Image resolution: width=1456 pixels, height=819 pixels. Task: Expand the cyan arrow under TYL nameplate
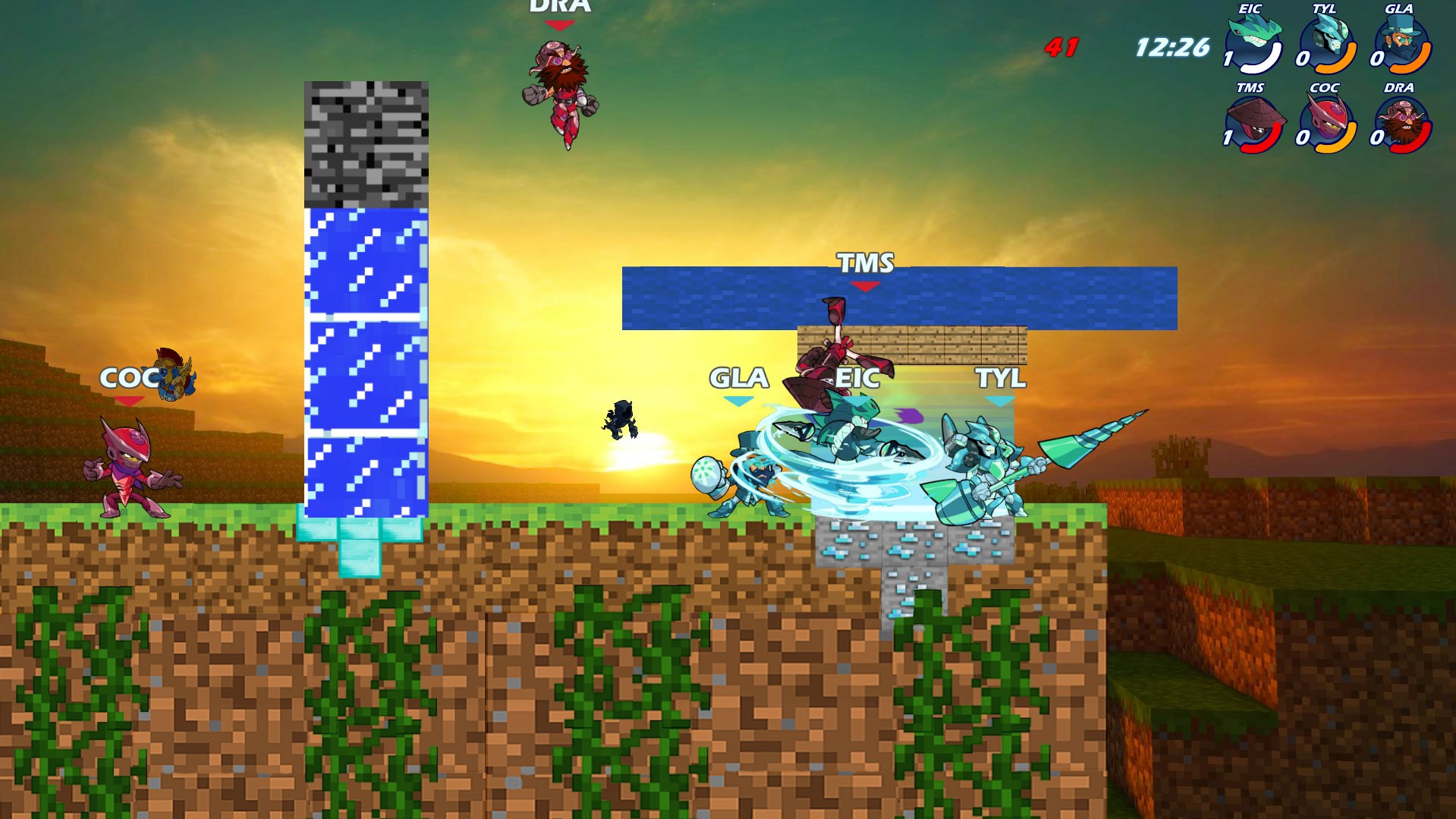click(1000, 399)
